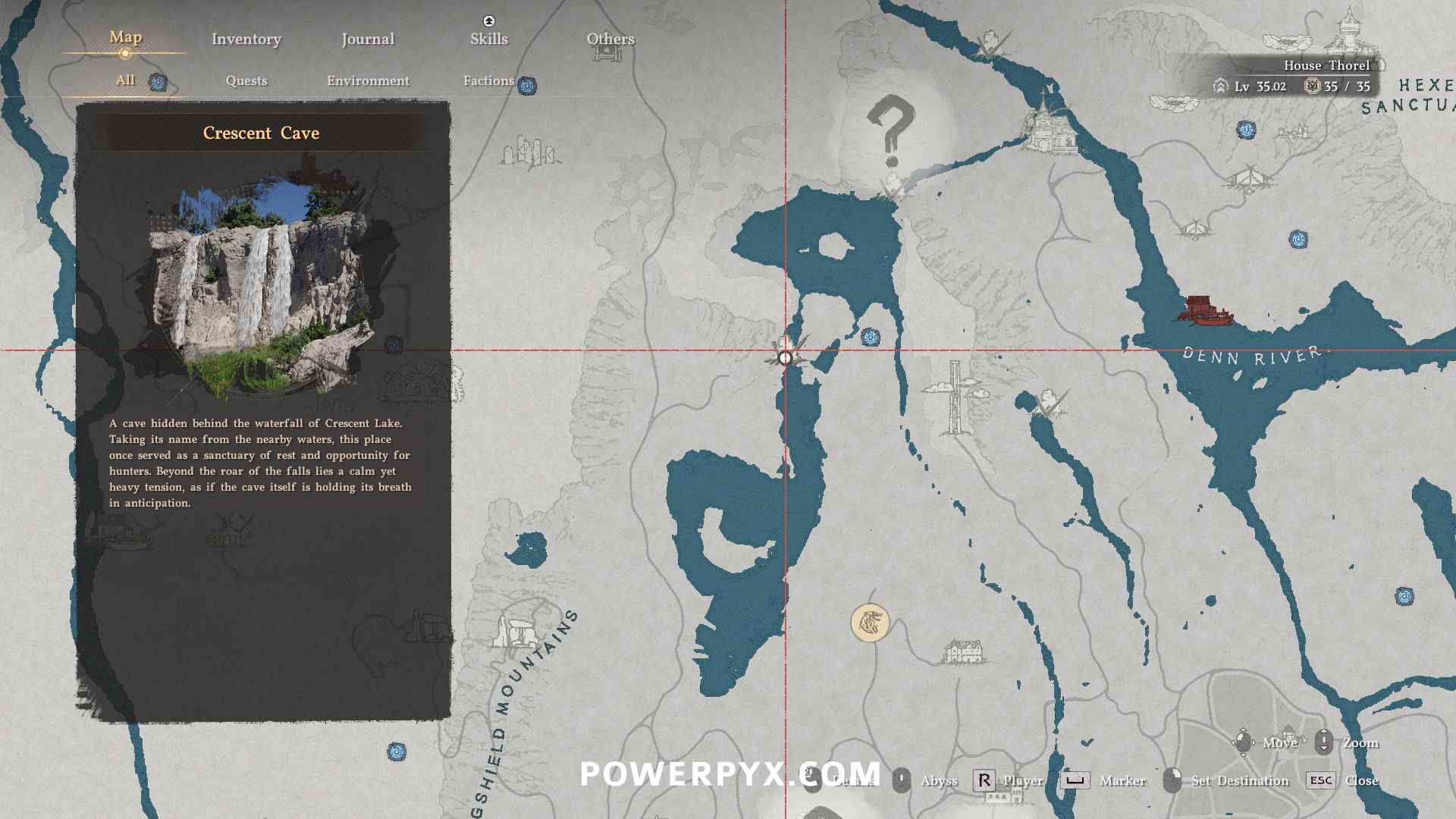
Task: Go to the Skills tab
Action: (x=488, y=39)
